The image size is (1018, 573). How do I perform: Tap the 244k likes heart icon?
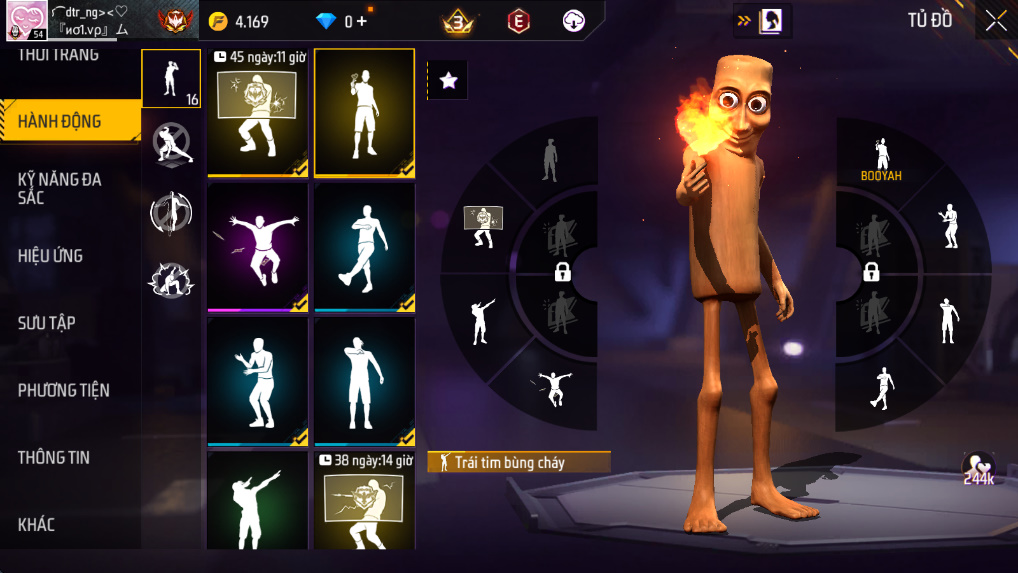tap(978, 468)
